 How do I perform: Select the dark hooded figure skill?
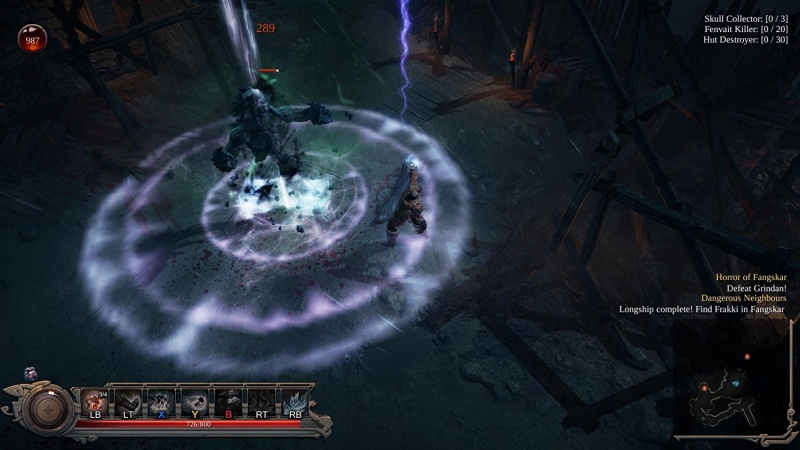229,401
